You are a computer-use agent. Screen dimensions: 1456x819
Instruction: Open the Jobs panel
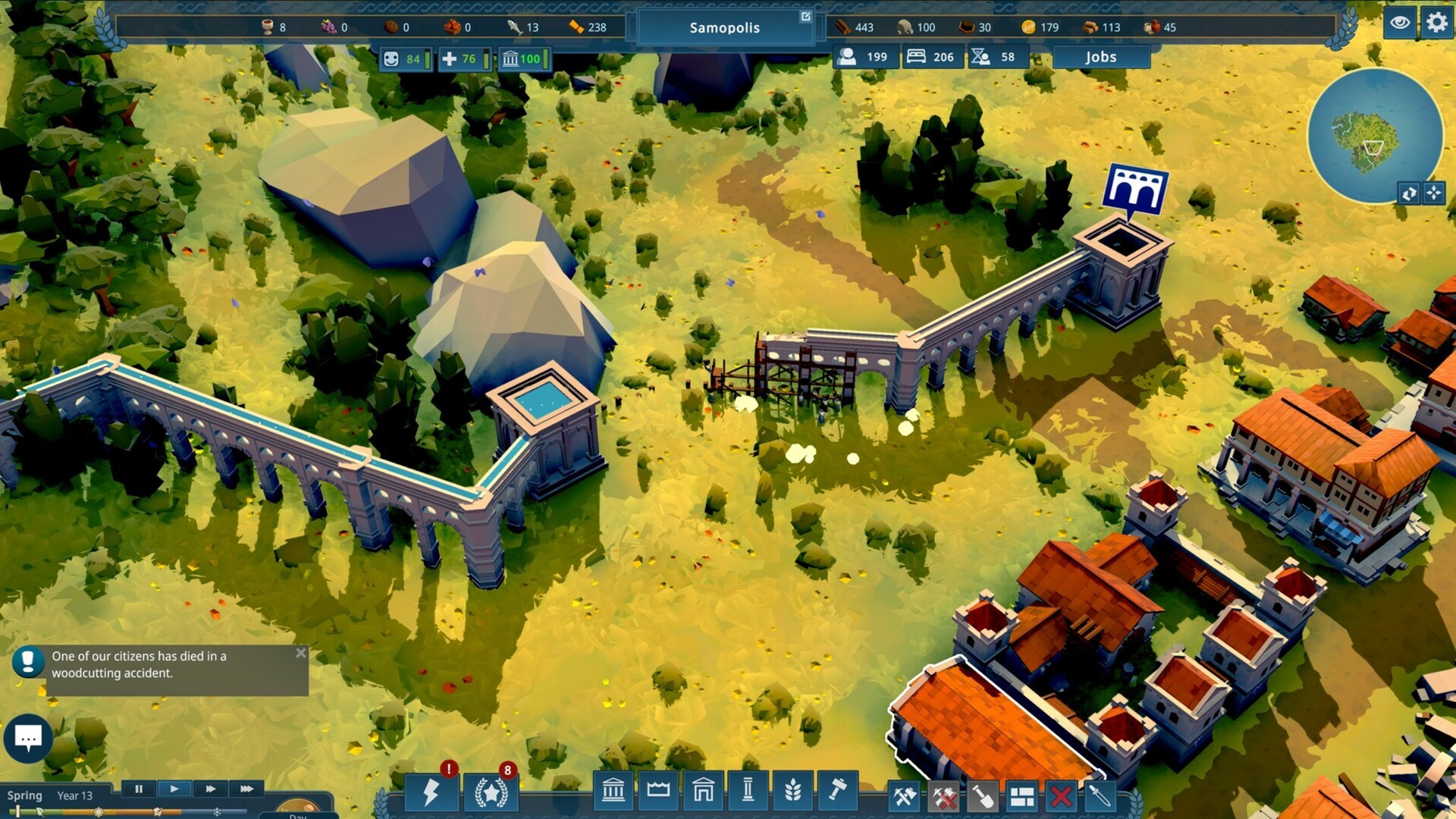click(x=1101, y=56)
